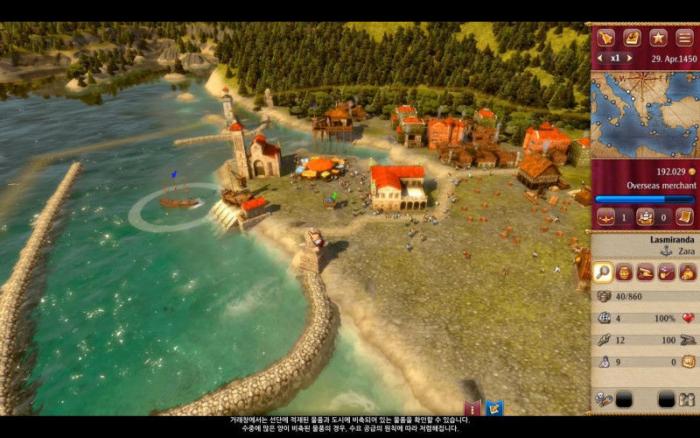Switch to the barrel cargo tab
The height and width of the screenshot is (438, 700).
pyautogui.click(x=624, y=272)
